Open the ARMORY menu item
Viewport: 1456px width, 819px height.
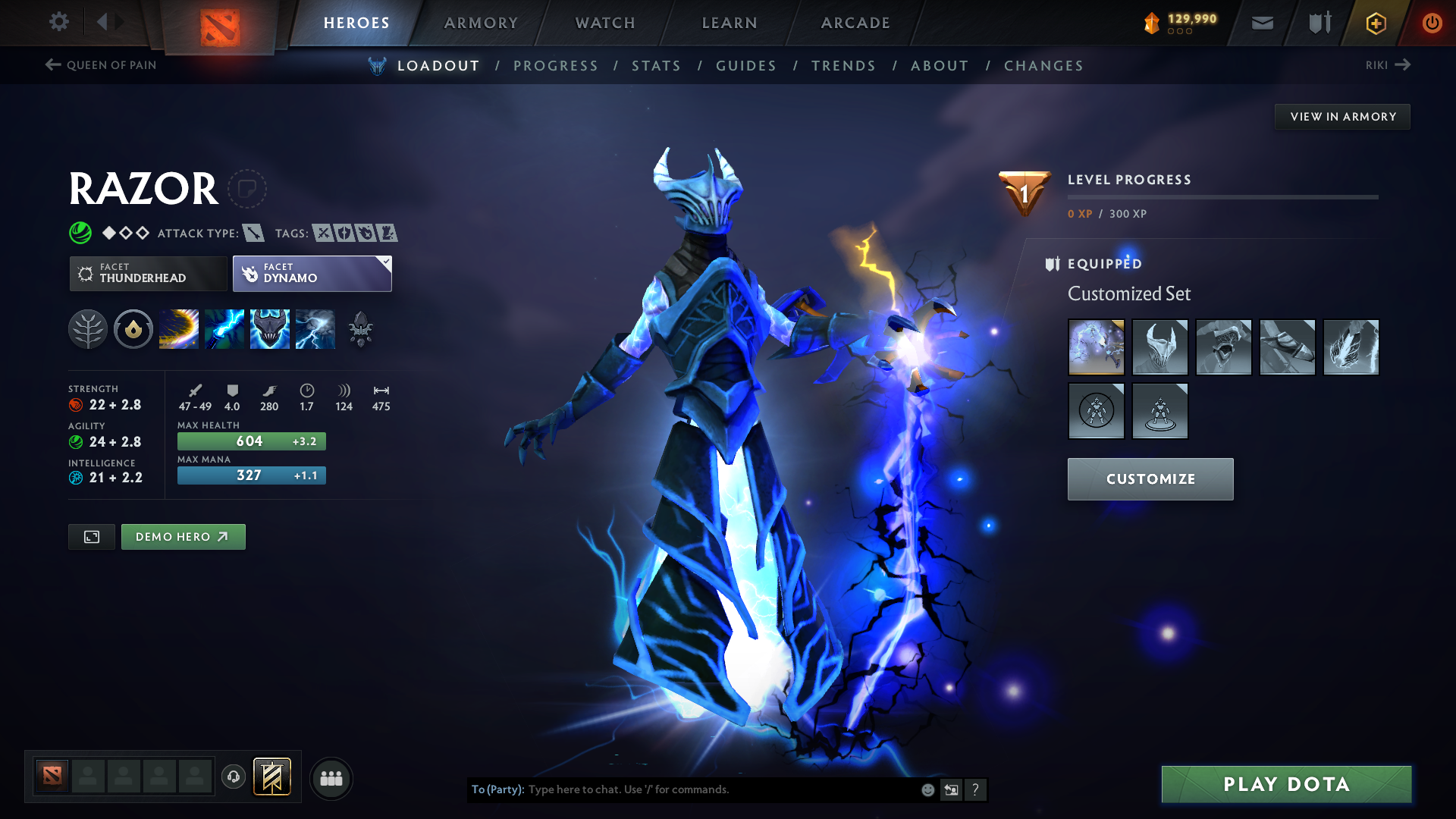click(x=481, y=23)
